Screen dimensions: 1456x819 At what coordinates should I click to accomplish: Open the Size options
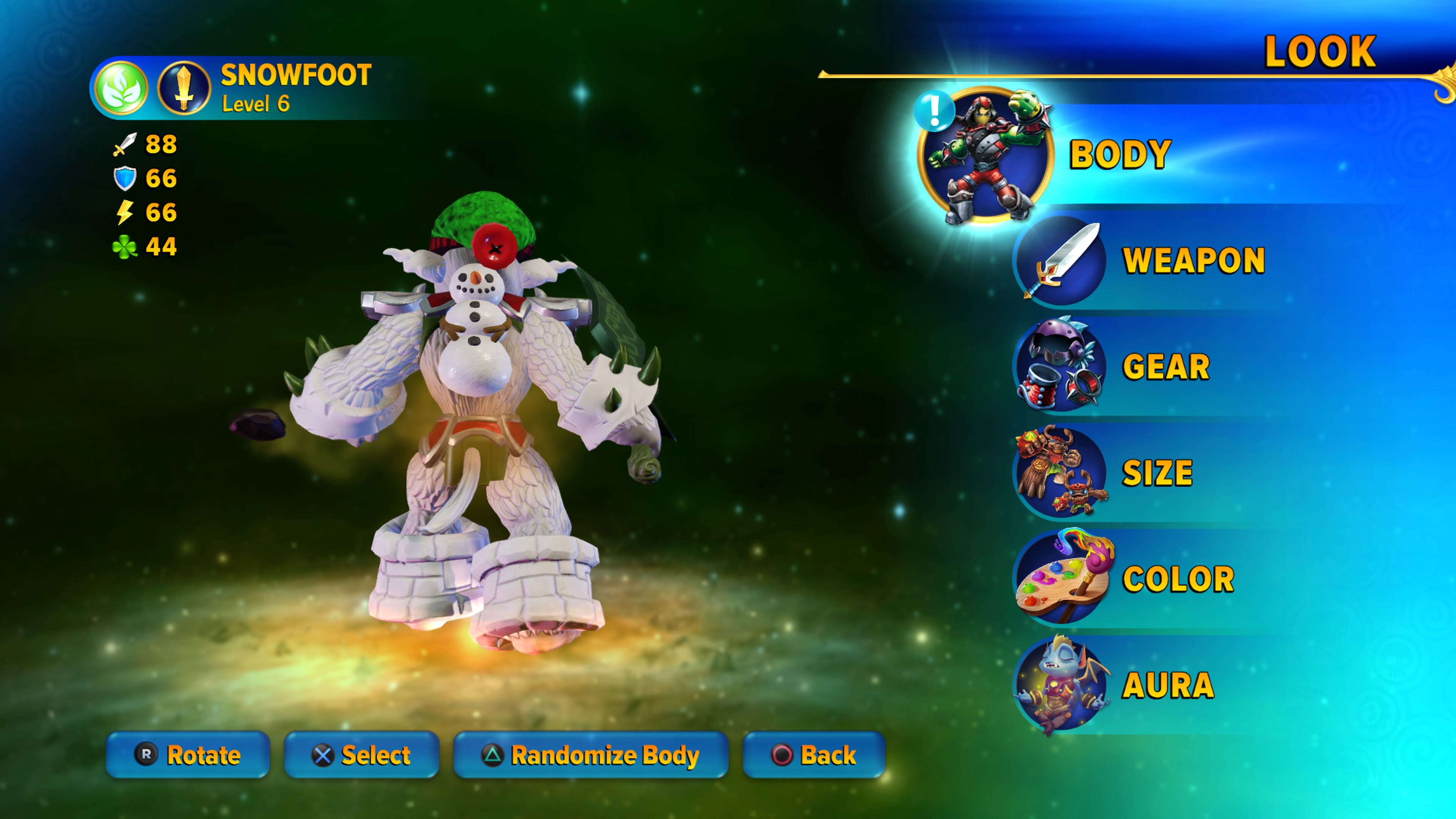[1156, 472]
